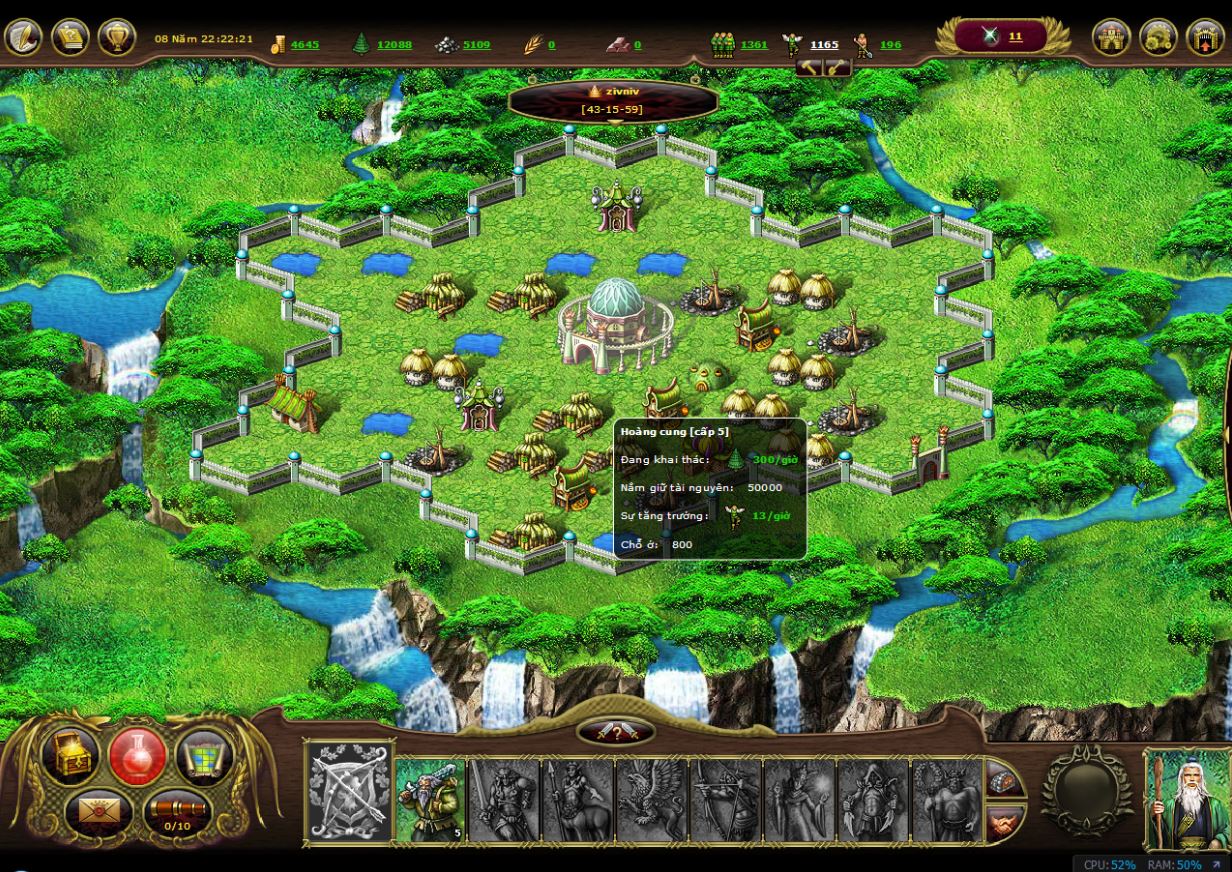The image size is (1232, 872).
Task: Click the red potion flask button
Action: pos(138,757)
